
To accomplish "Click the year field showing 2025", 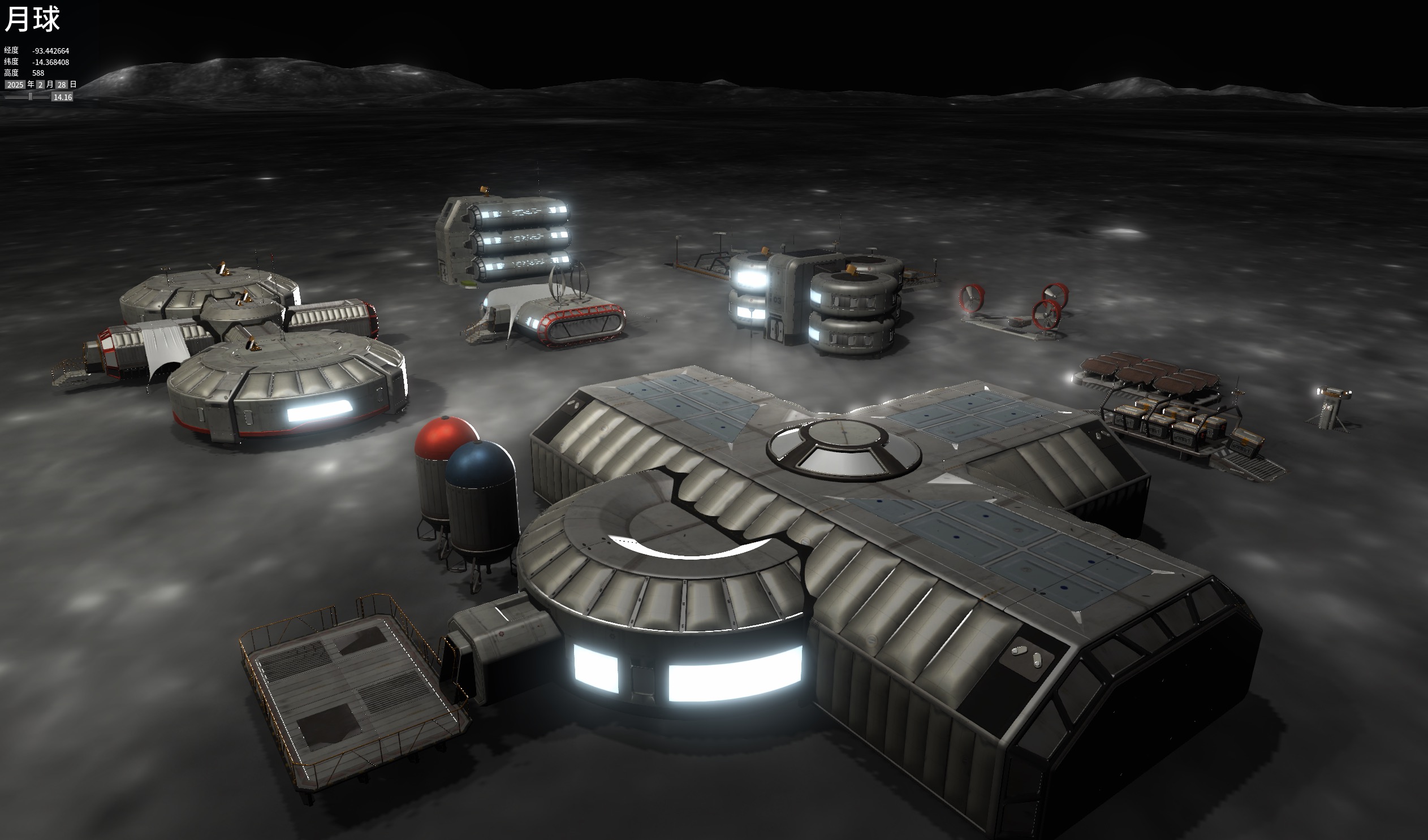I will pos(15,85).
